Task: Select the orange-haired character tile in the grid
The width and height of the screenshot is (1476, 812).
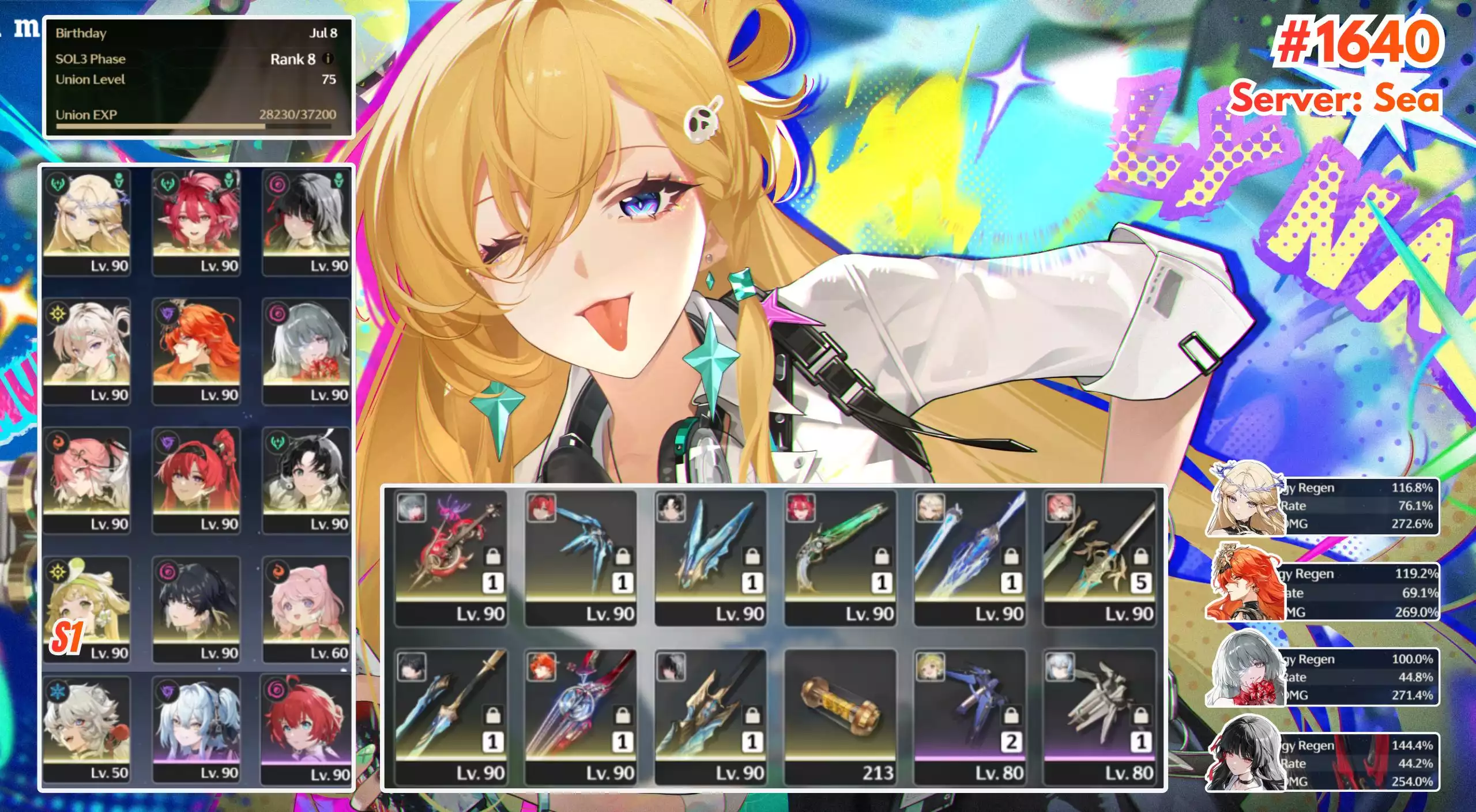Action: (x=196, y=350)
